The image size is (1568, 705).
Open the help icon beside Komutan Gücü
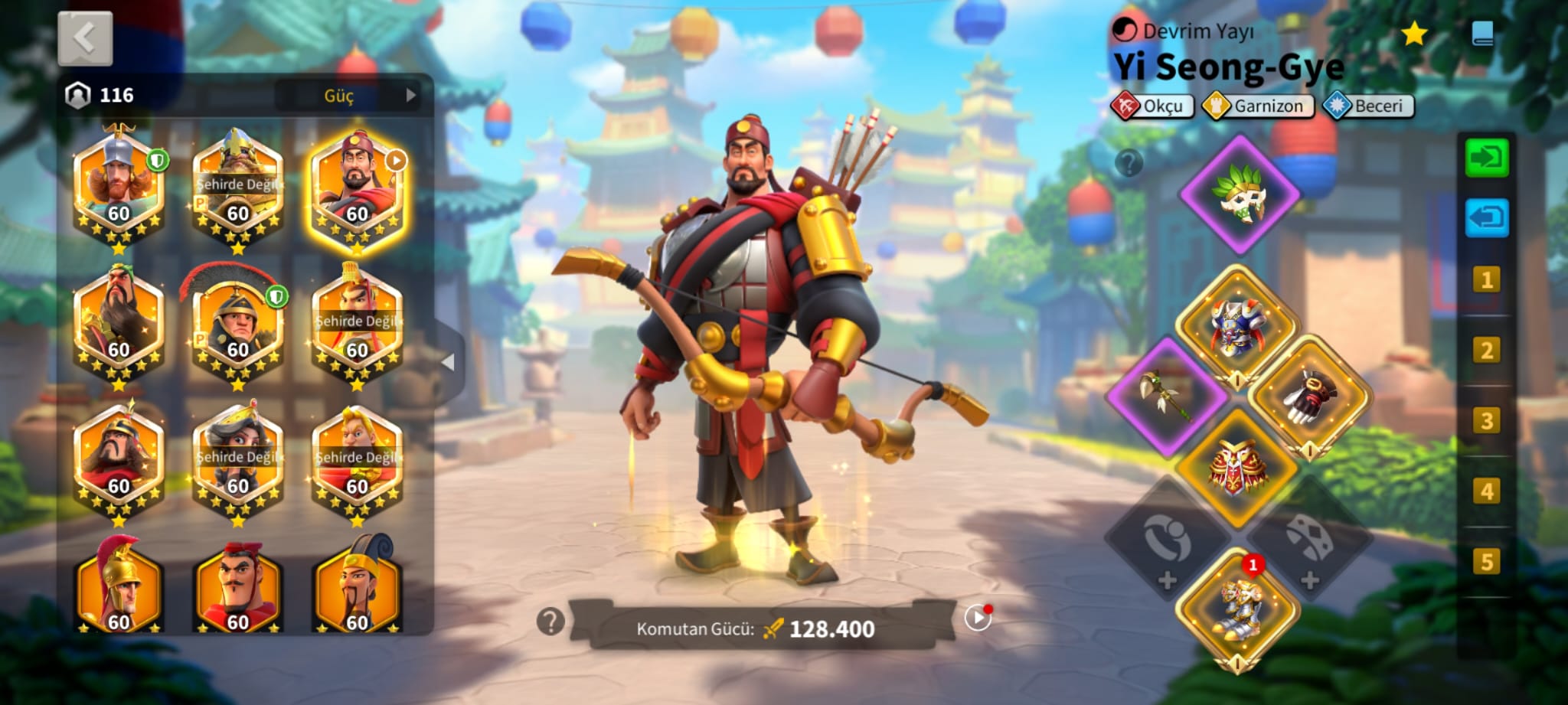pyautogui.click(x=550, y=622)
